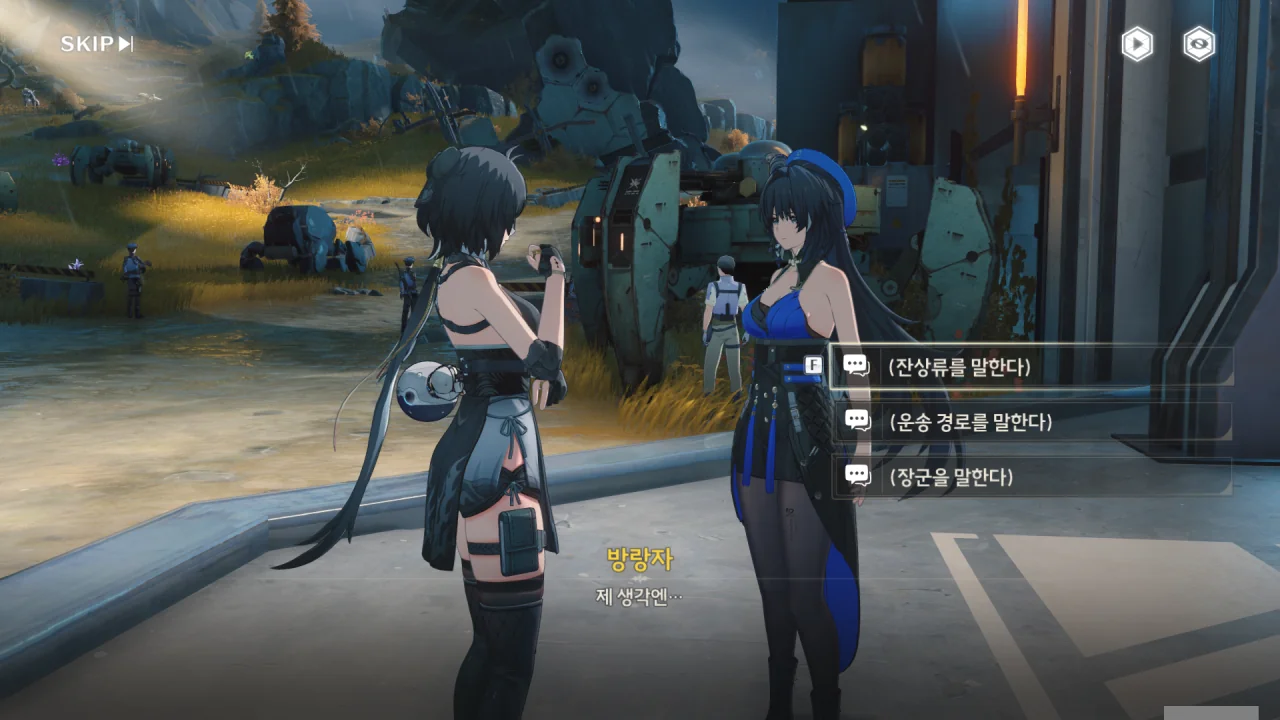Hide the interface with eye icon

pyautogui.click(x=1199, y=44)
